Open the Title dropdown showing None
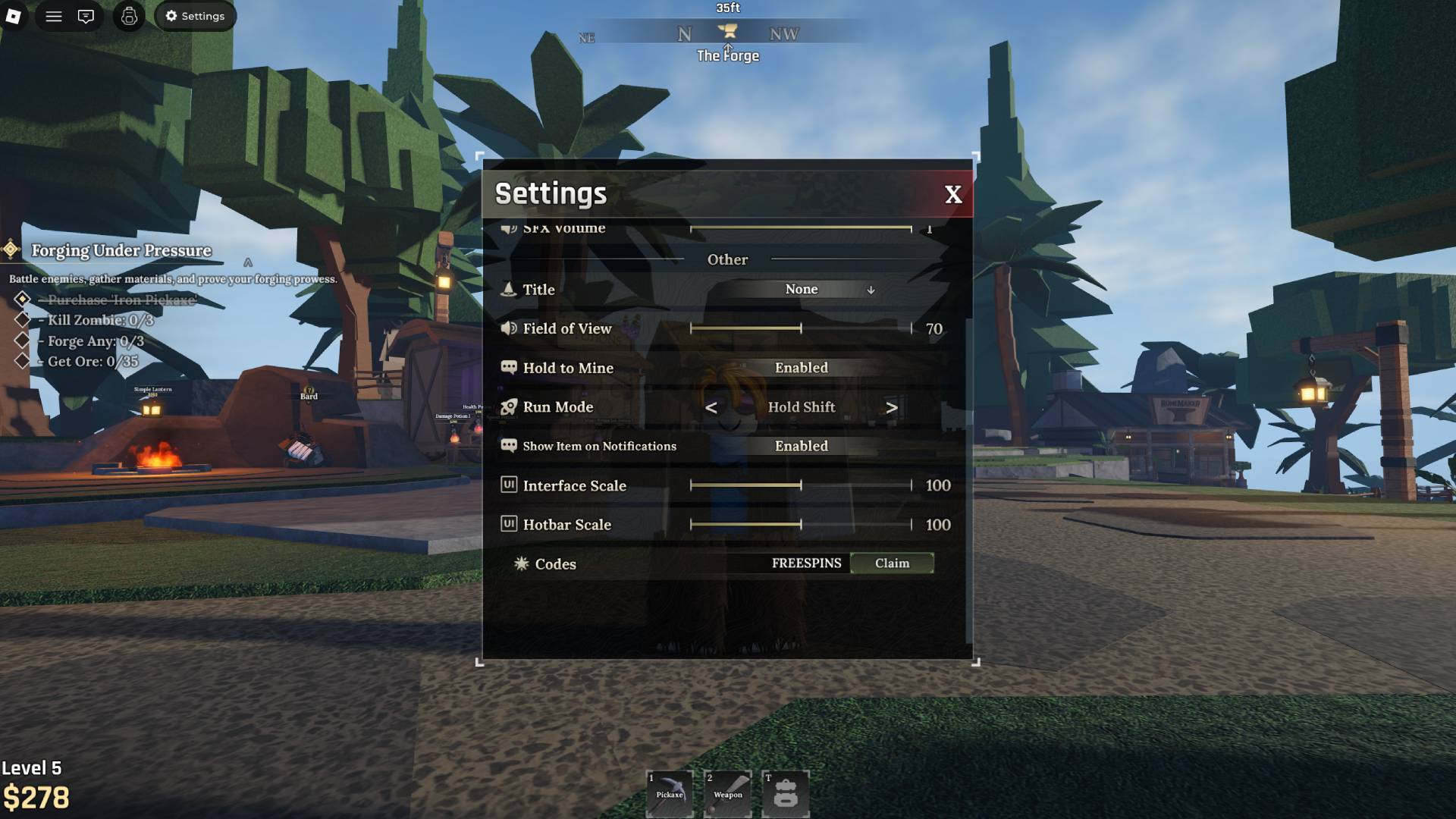Screen dimensions: 1456x819 801,289
